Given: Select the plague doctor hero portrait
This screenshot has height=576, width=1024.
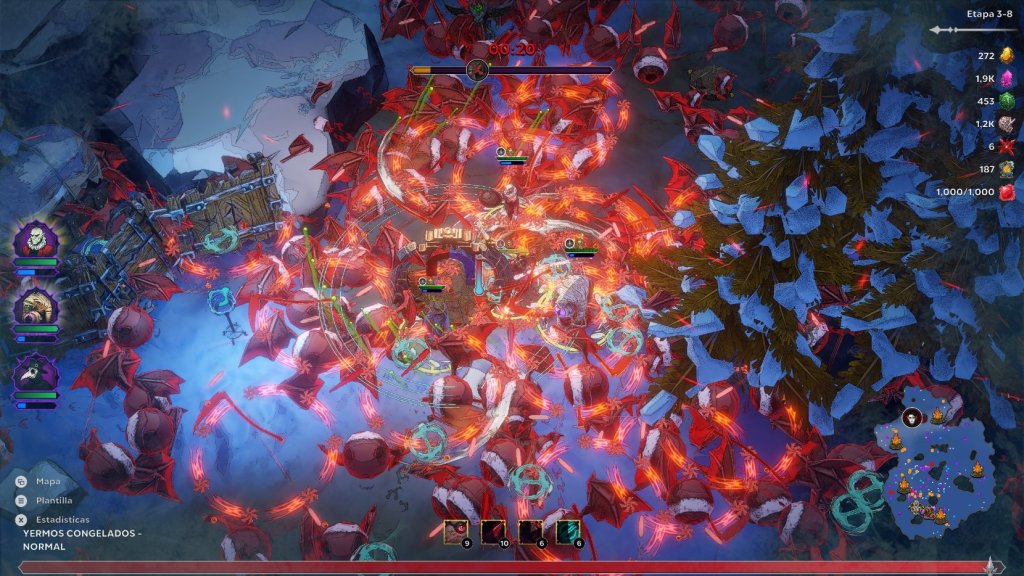Looking at the screenshot, I should 36,372.
